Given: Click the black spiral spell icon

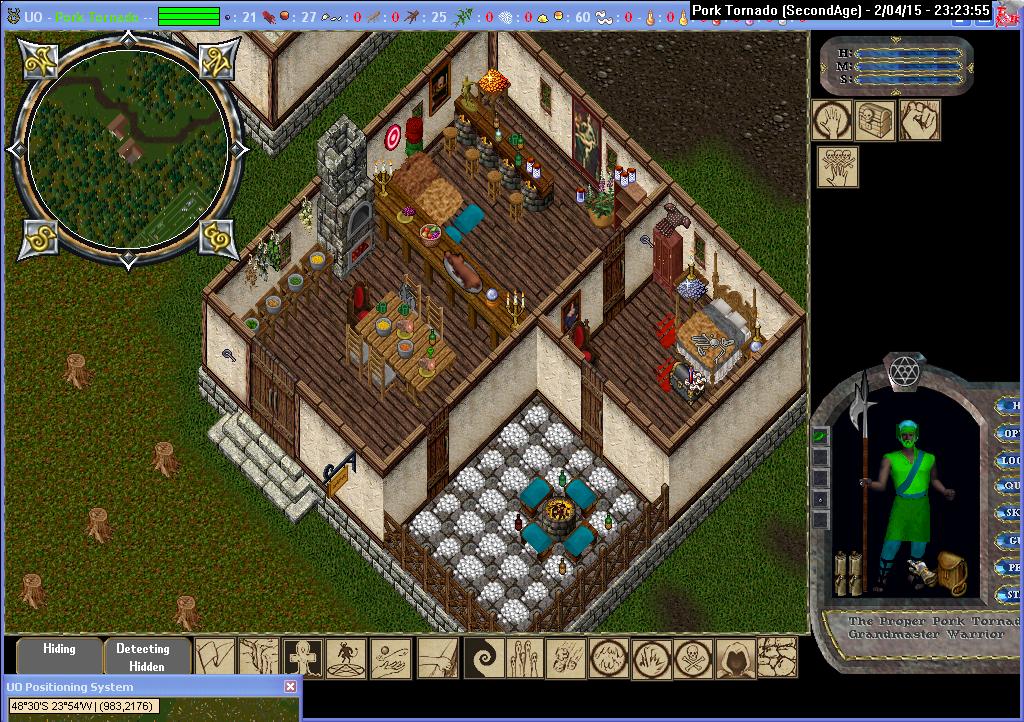Looking at the screenshot, I should pos(480,659).
